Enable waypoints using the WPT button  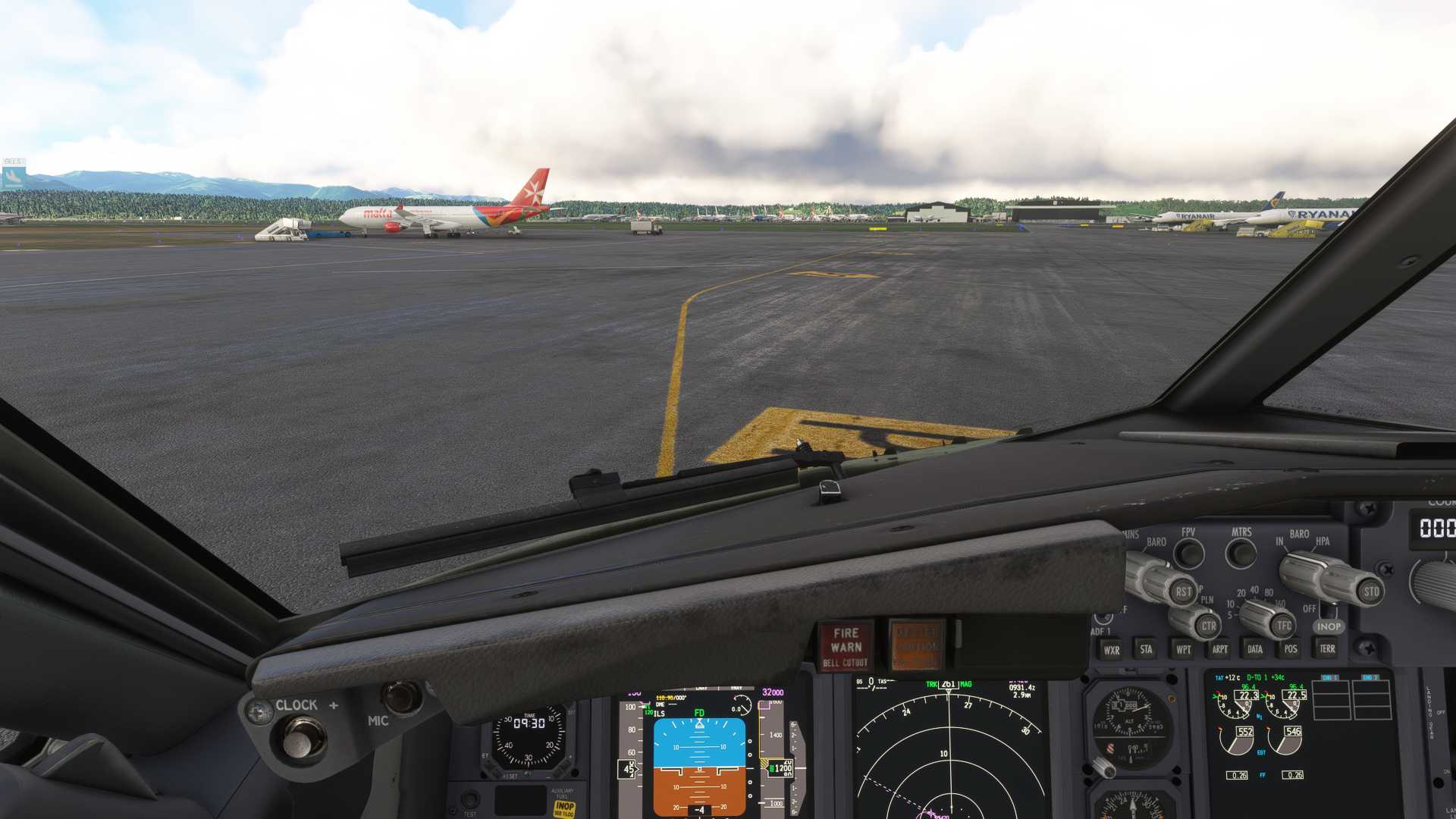coord(1183,649)
